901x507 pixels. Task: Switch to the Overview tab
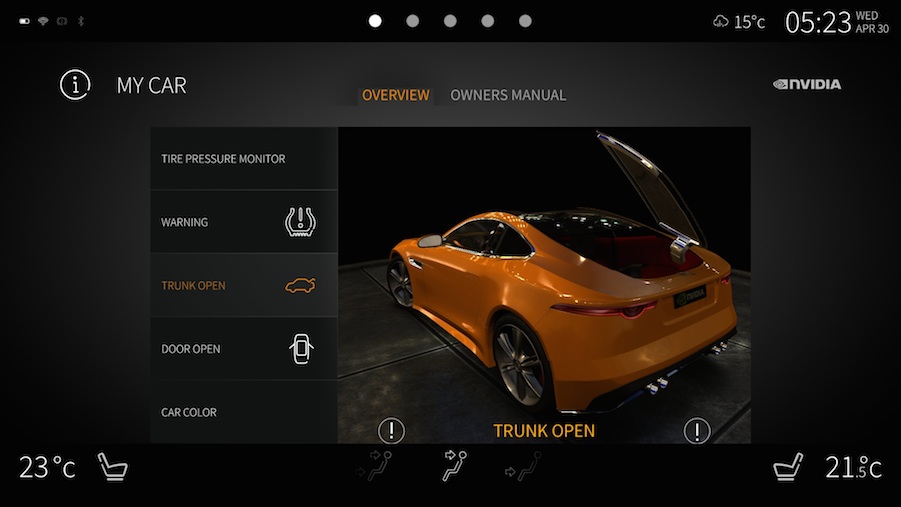click(395, 95)
